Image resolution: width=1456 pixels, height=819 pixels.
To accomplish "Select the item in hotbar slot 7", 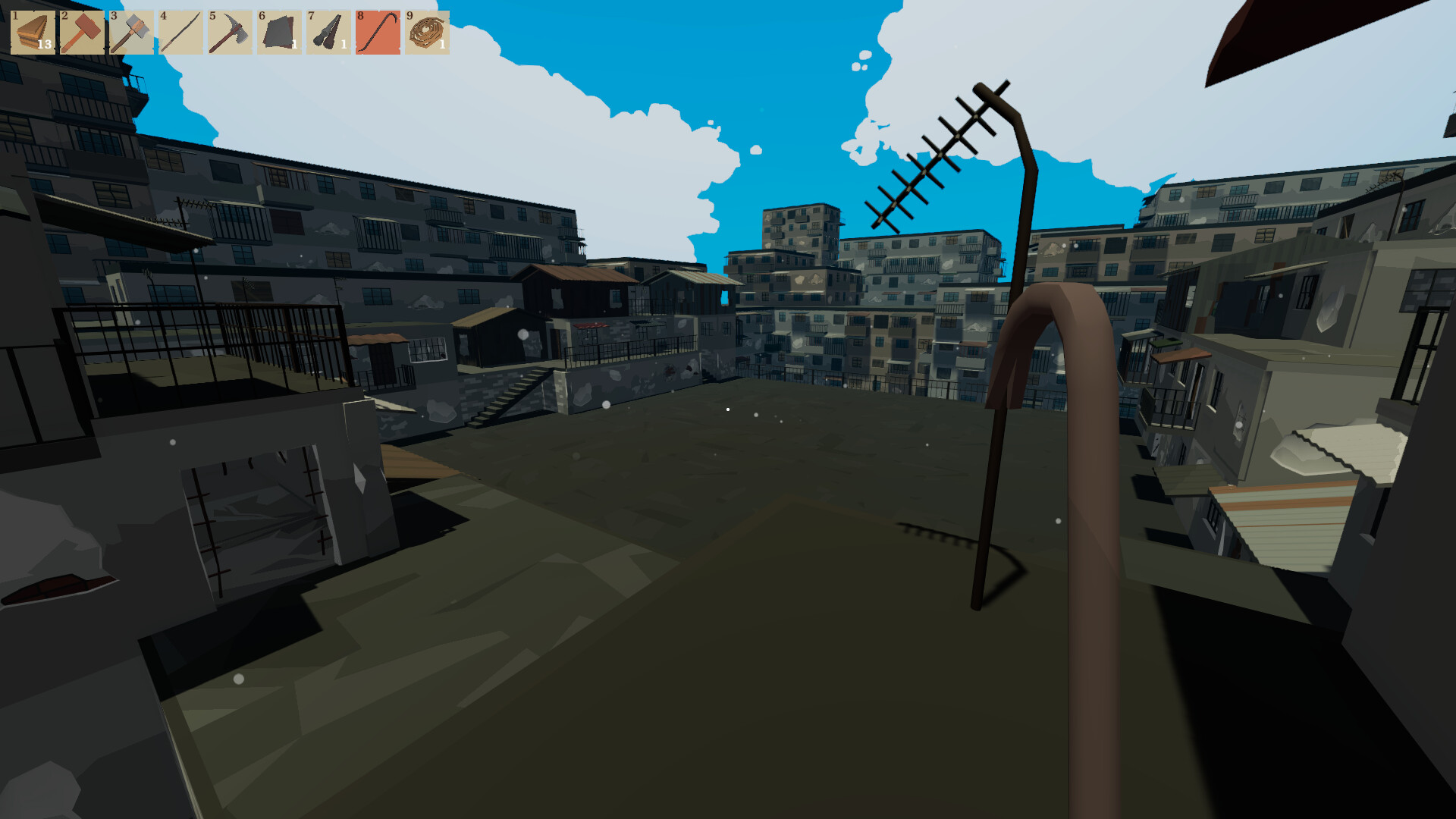I will tap(328, 32).
